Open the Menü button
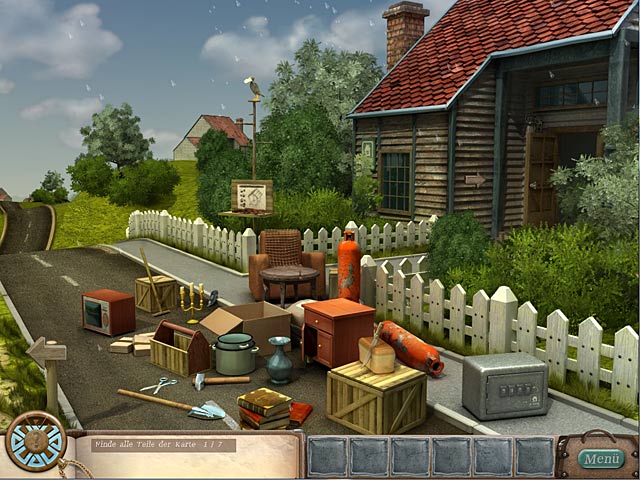 (601, 459)
